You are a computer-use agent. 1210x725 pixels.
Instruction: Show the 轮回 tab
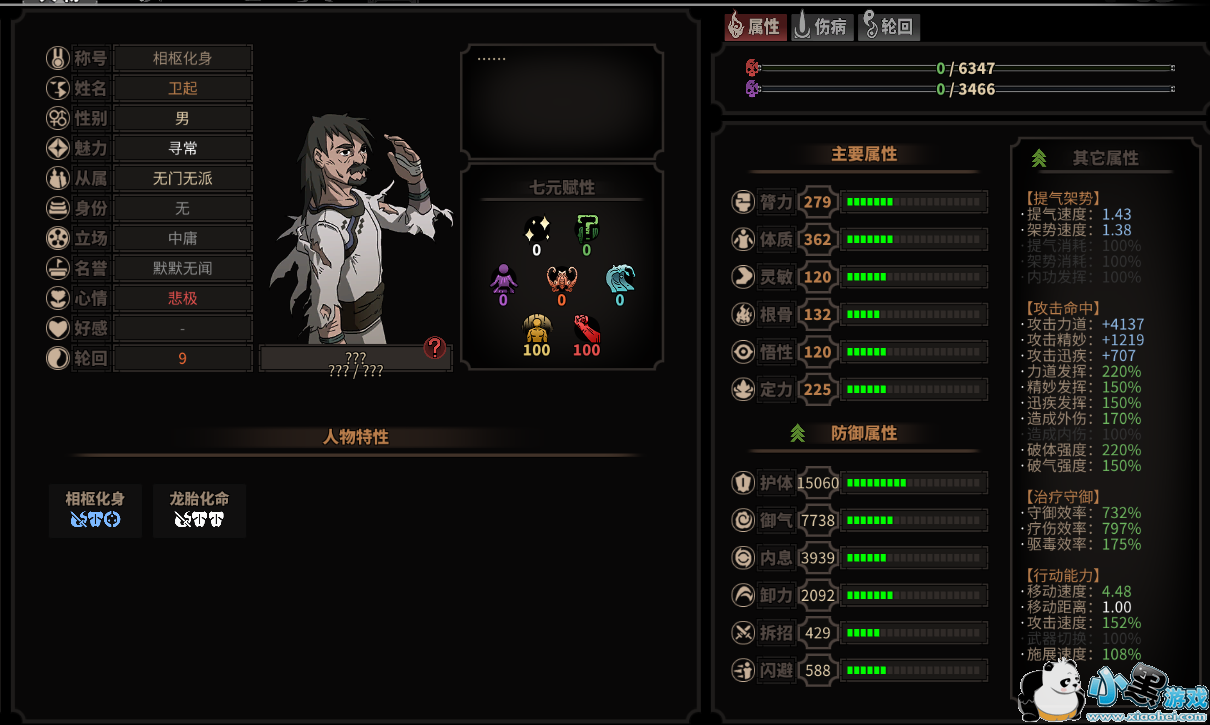click(x=888, y=27)
